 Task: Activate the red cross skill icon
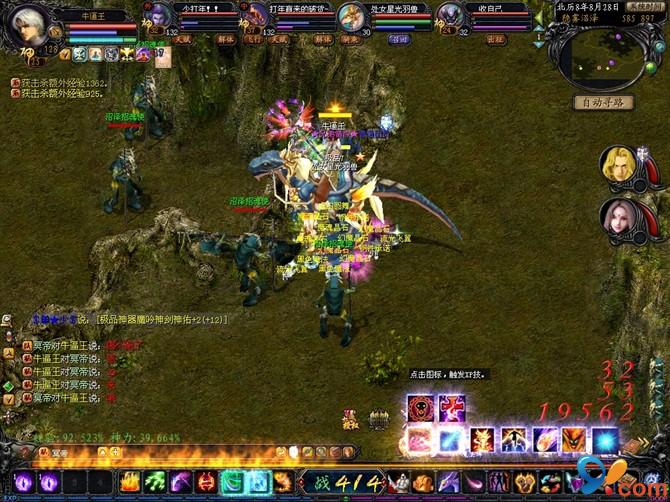[452, 408]
